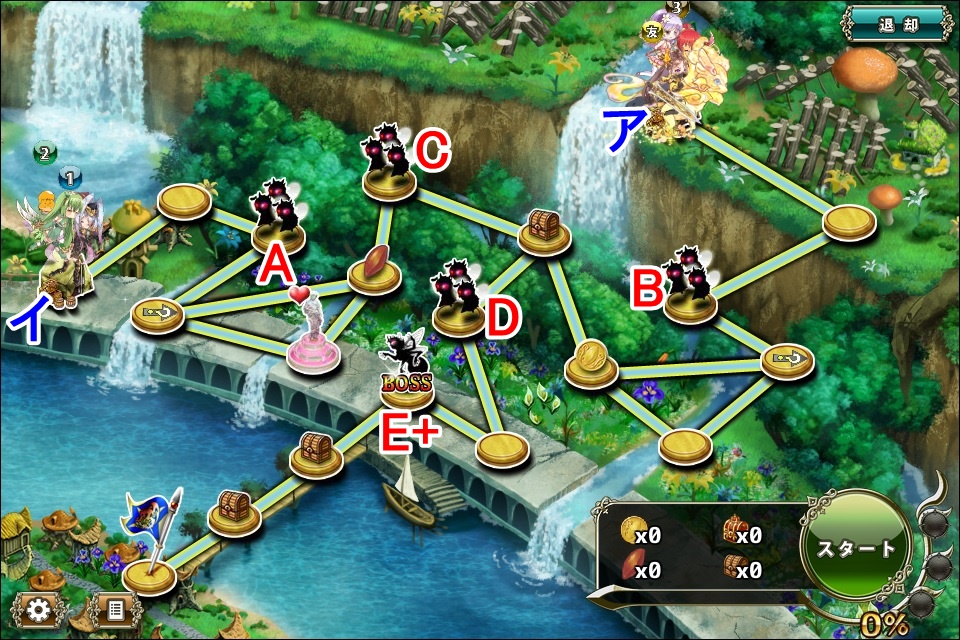This screenshot has height=640, width=960.
Task: Select the treasure chest node near the flag
Action: [235, 511]
